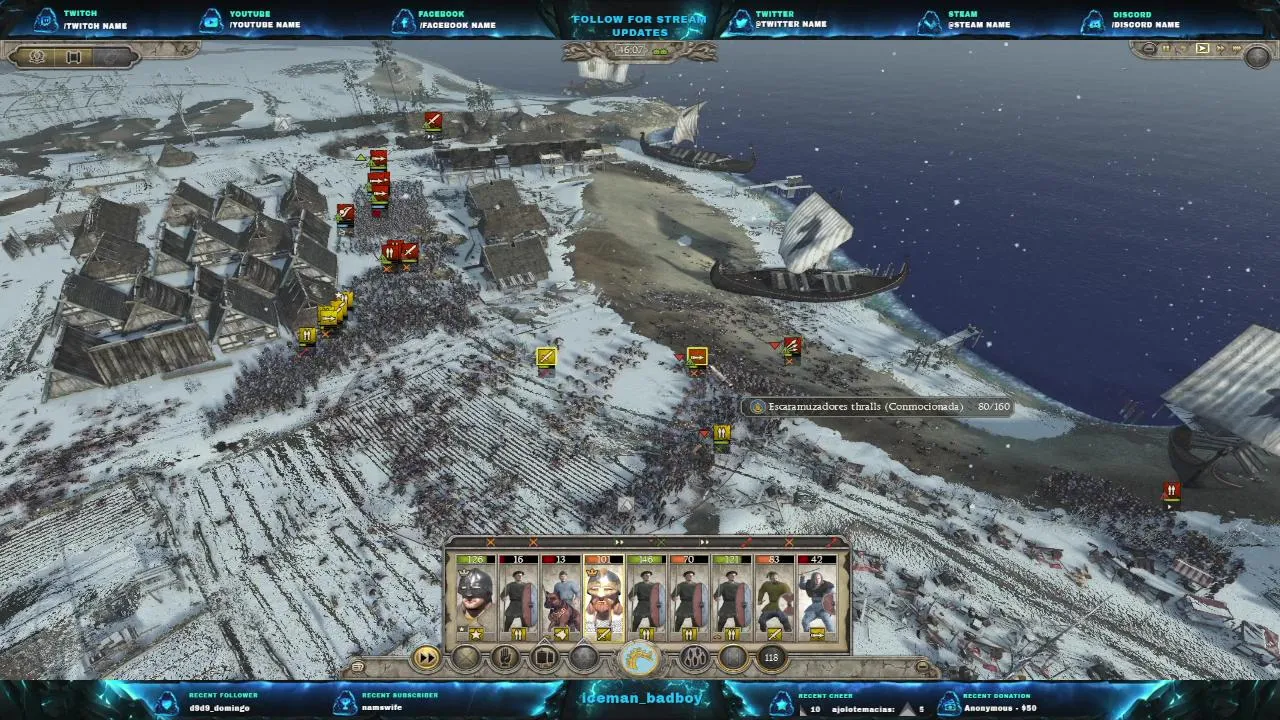Collapse the speed controls with the minus button
The height and width of the screenshot is (720, 1280).
tap(1150, 48)
